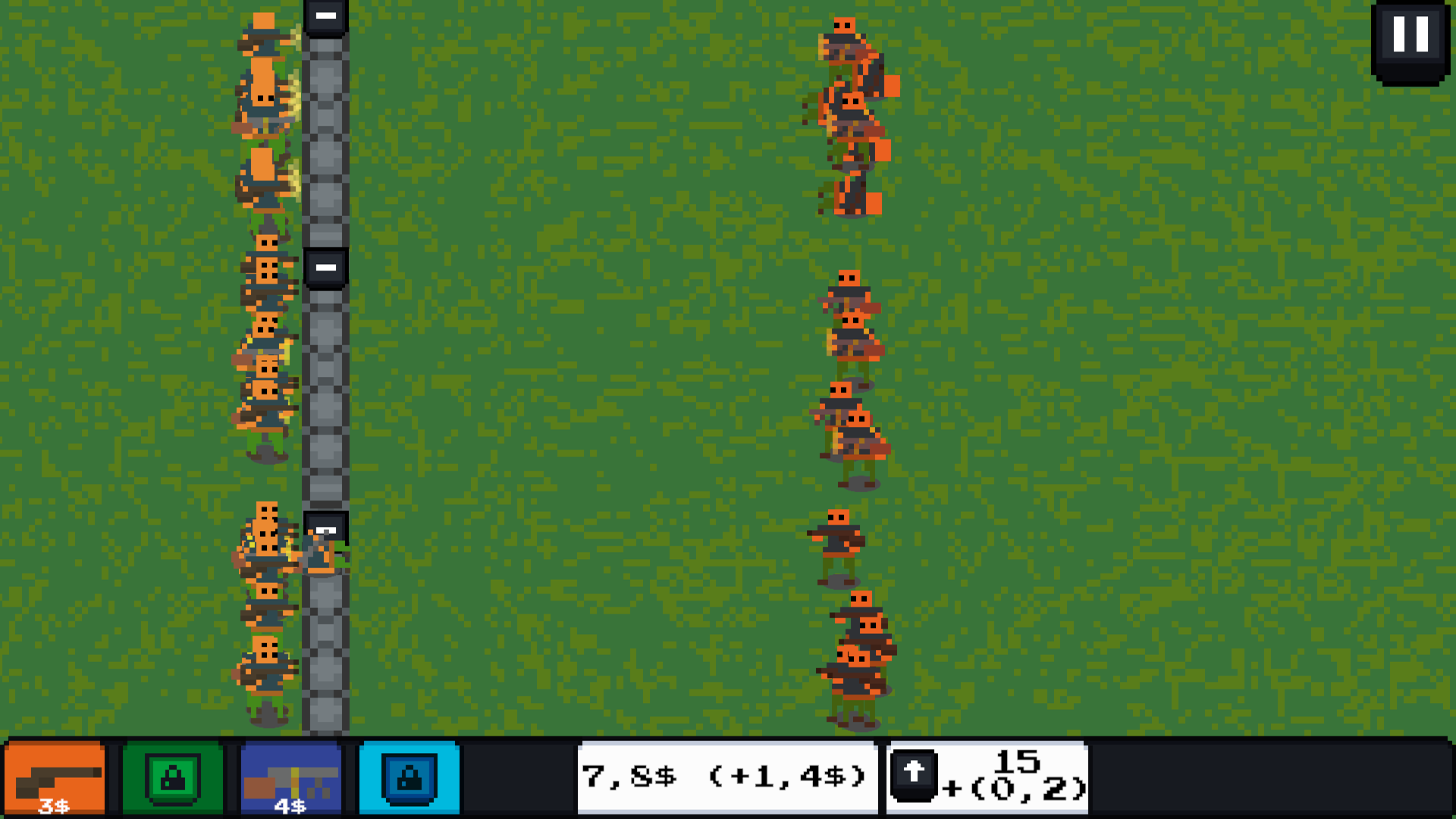The height and width of the screenshot is (819, 1456).
Task: Toggle the topmost minus control on the wall
Action: click(x=325, y=17)
